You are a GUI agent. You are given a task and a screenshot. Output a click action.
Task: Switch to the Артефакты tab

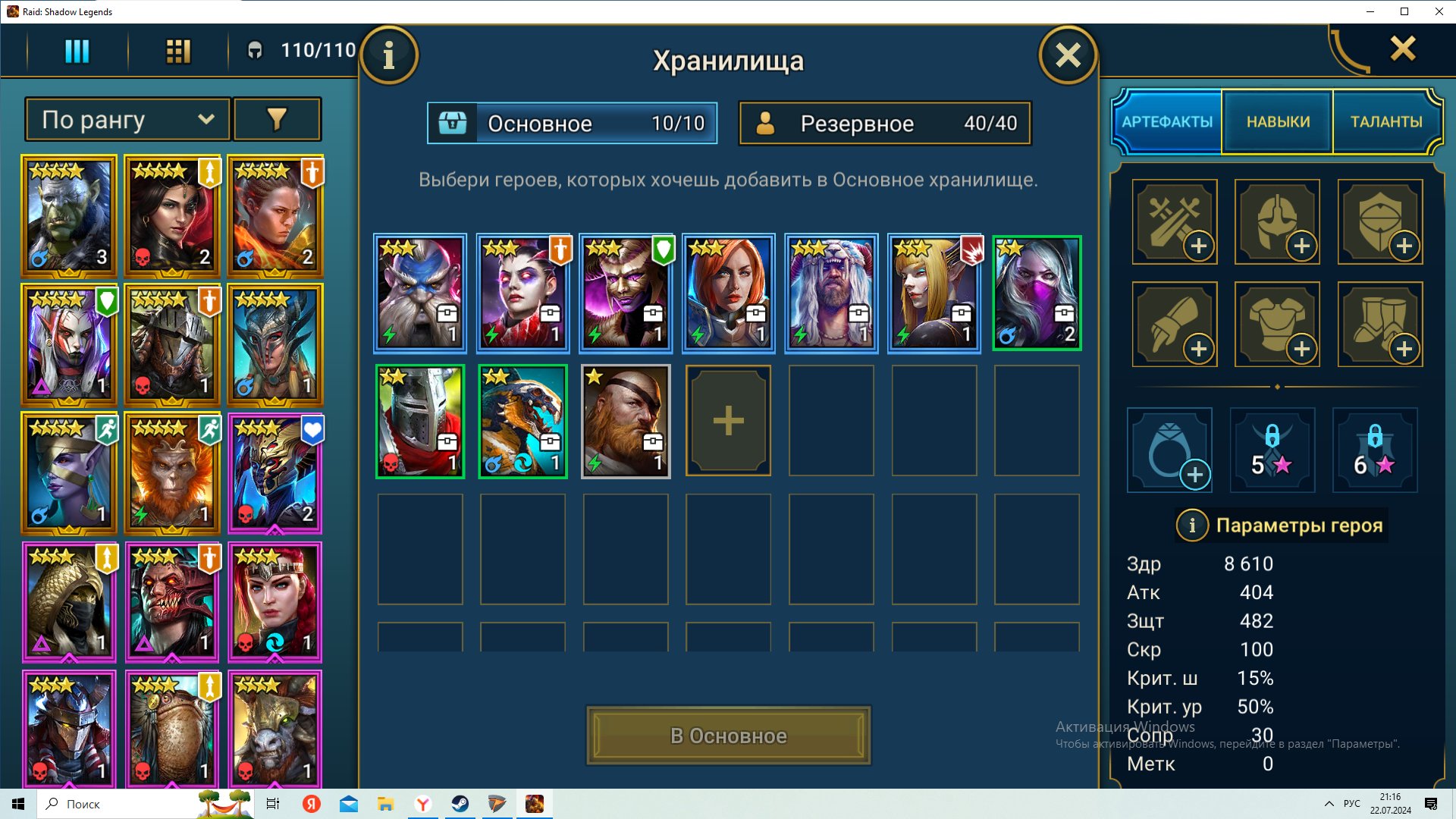pos(1167,121)
